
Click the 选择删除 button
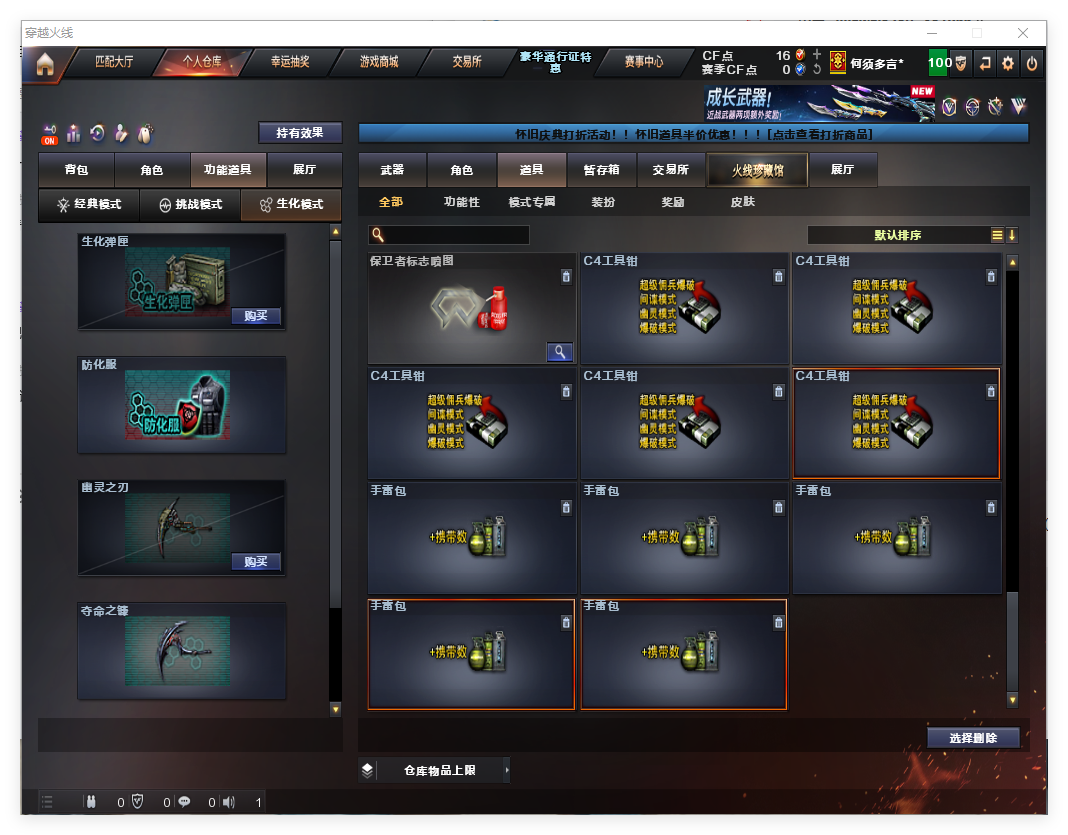974,738
